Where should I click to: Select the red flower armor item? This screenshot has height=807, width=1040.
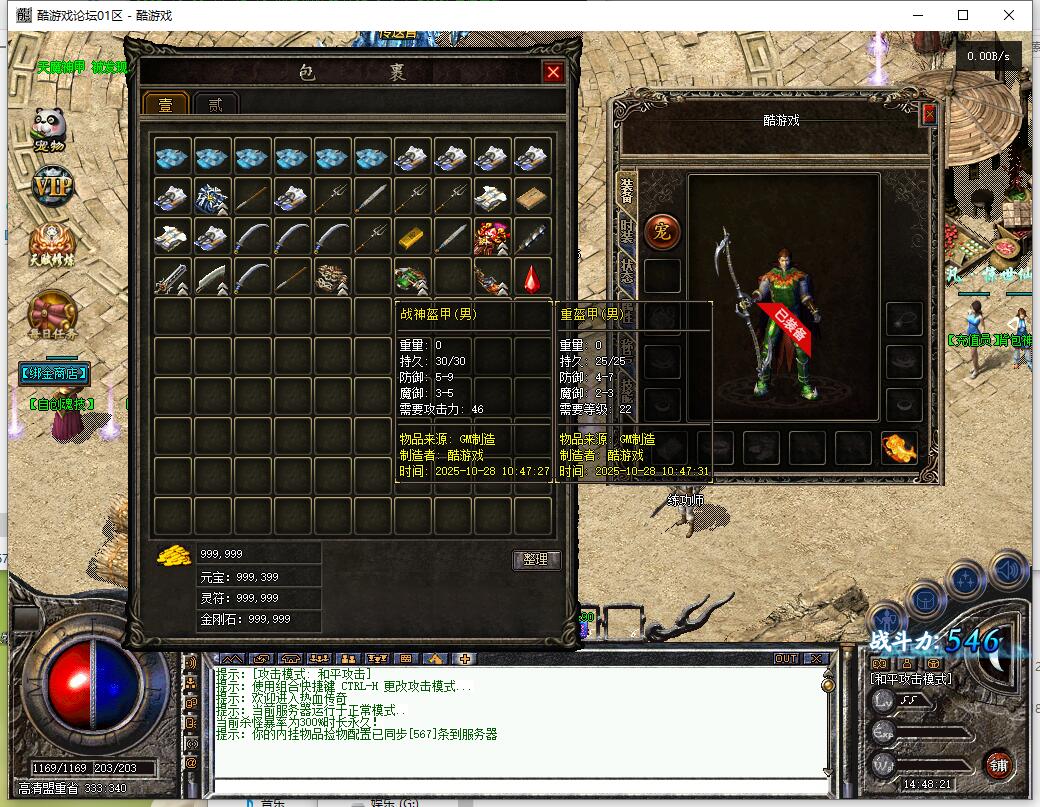pos(492,236)
